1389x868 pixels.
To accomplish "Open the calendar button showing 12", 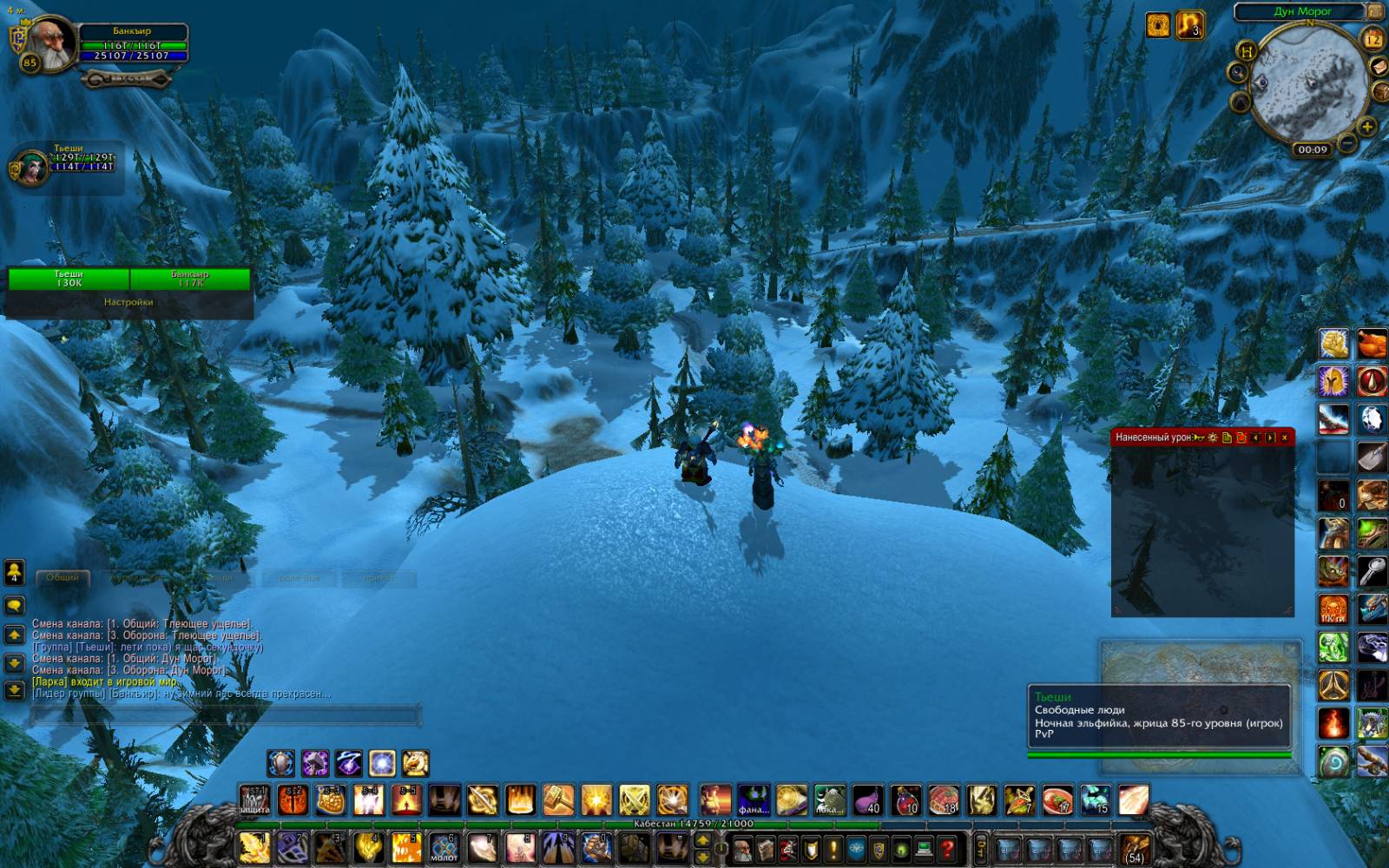I will point(1373,39).
